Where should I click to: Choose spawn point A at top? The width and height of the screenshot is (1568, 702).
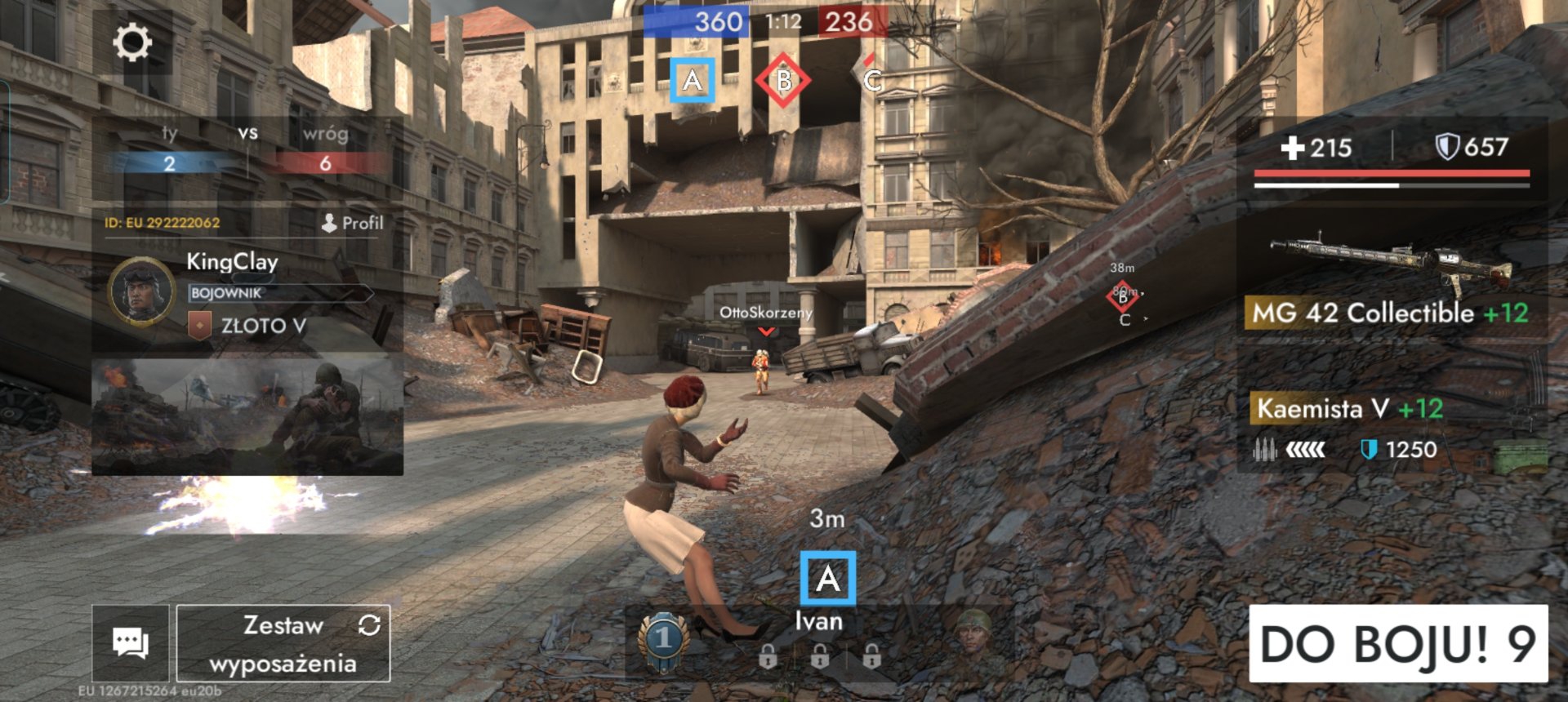coord(693,80)
